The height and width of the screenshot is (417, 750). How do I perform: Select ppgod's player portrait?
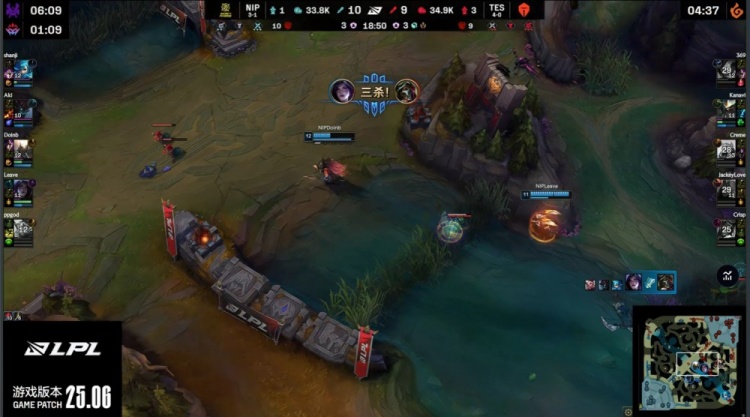19,232
